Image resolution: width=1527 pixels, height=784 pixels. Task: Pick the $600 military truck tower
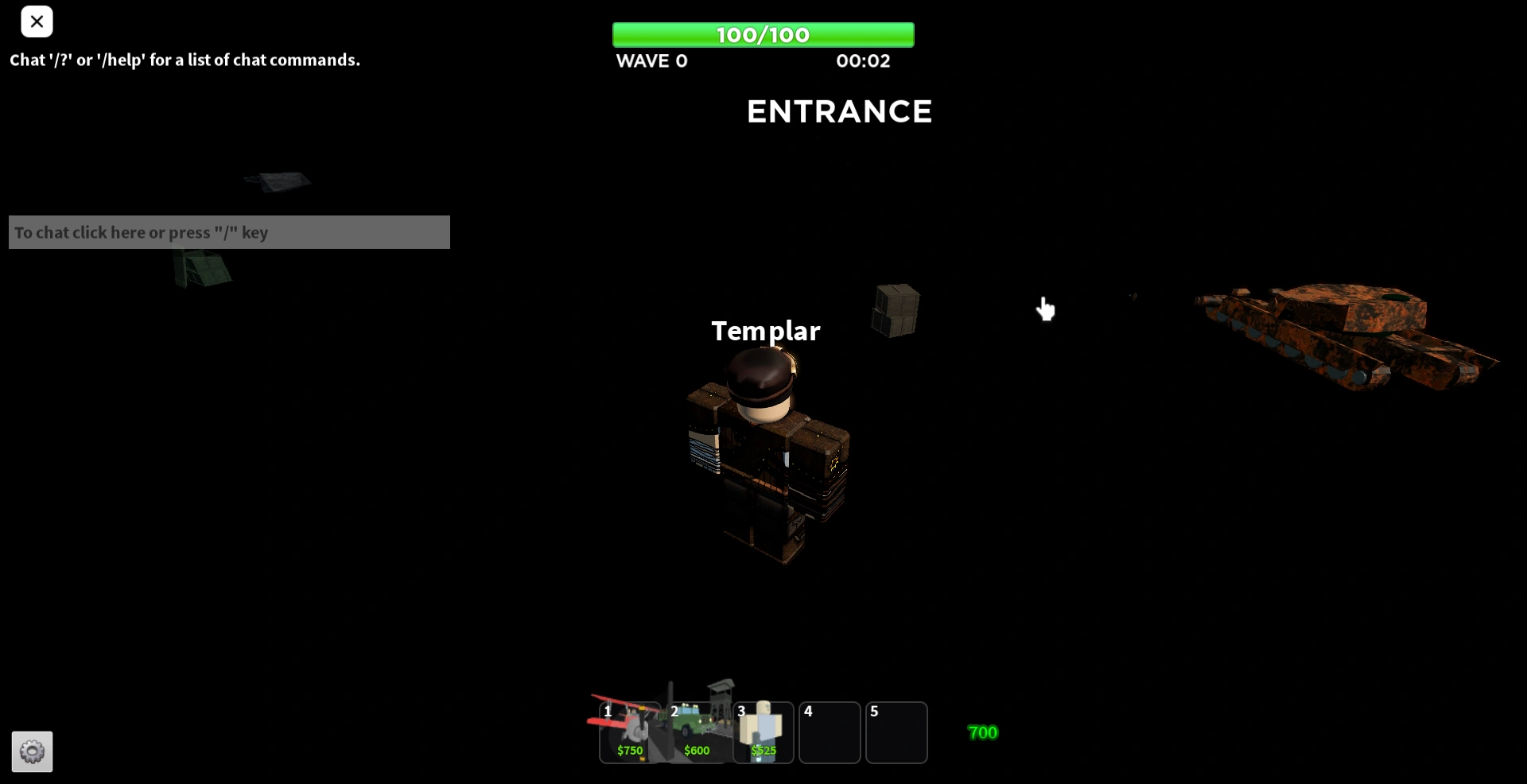(695, 732)
